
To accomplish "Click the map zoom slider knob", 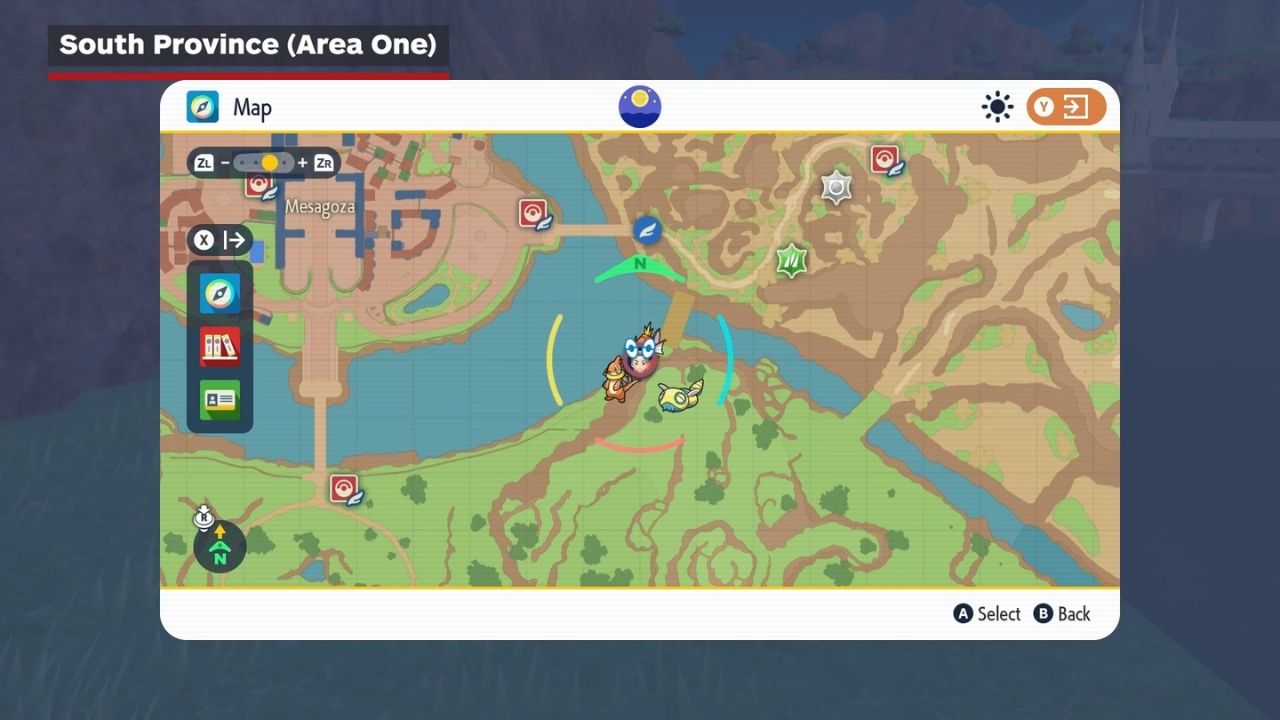I will point(269,162).
